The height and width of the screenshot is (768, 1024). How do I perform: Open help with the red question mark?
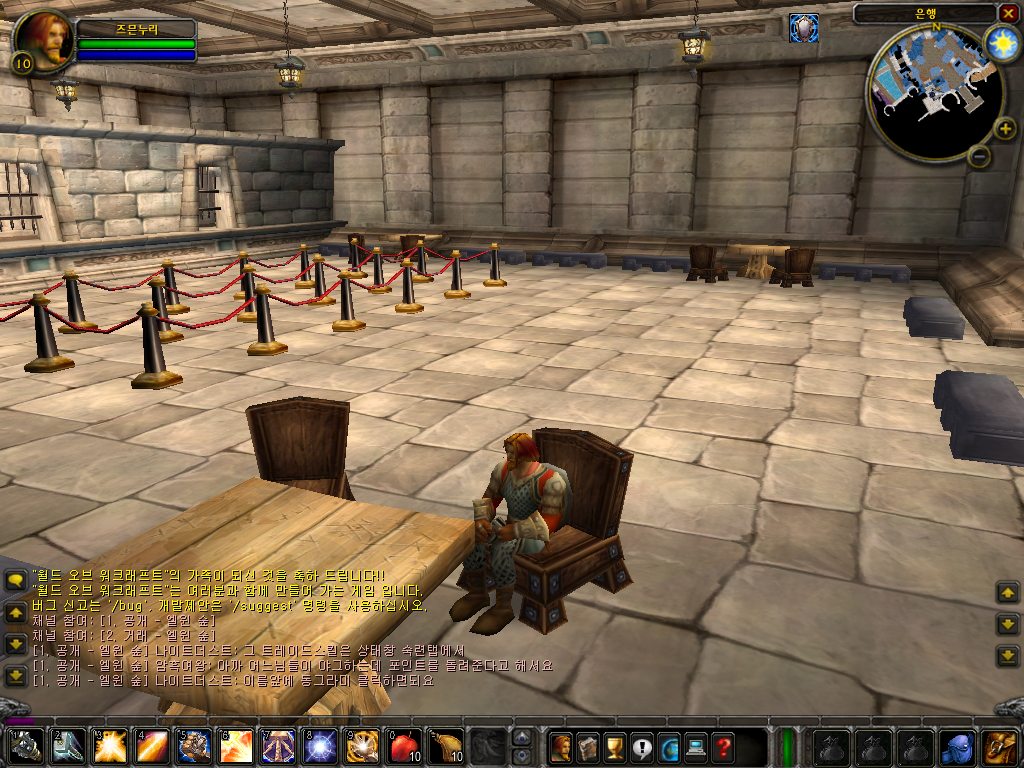[723, 747]
